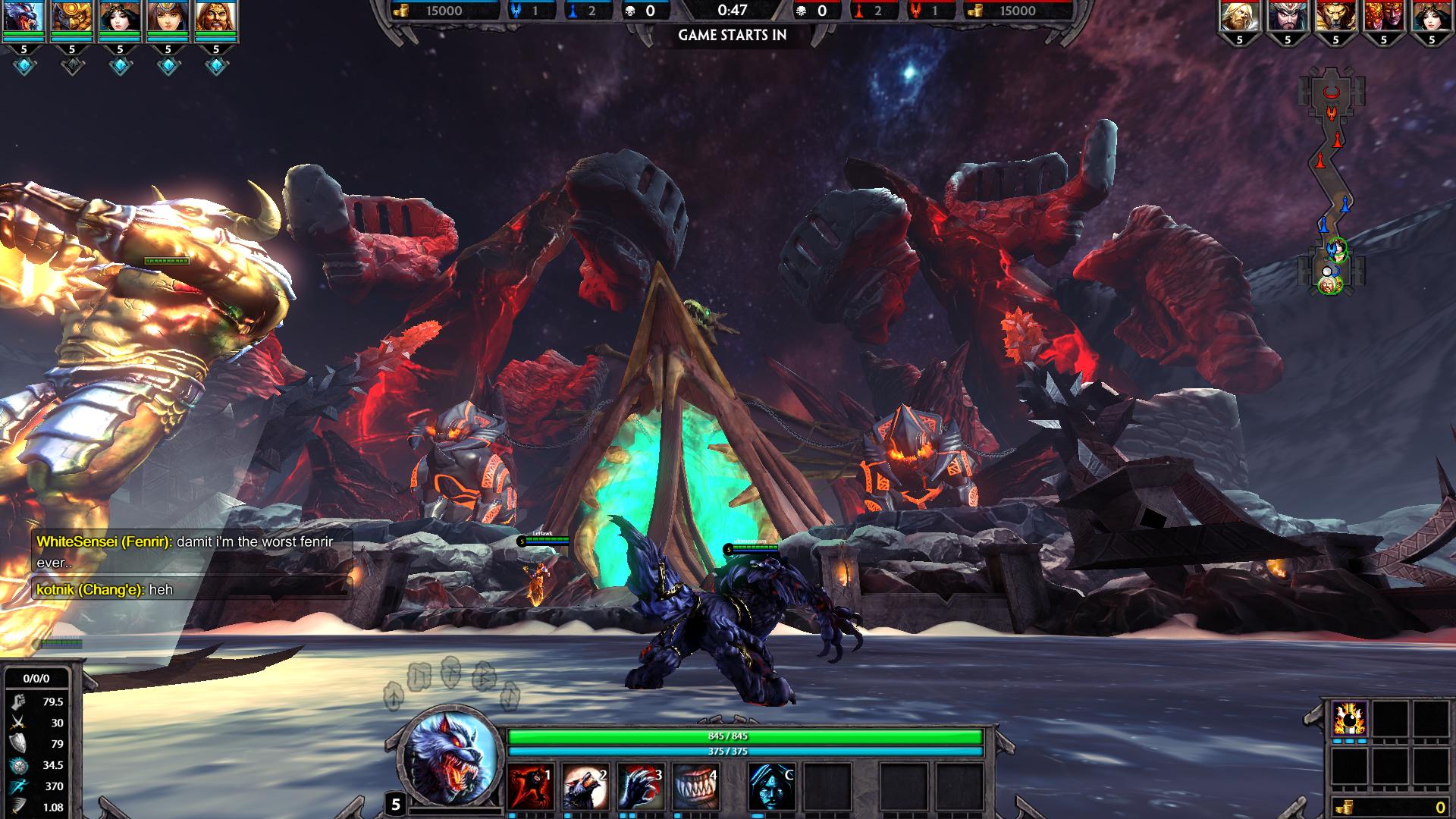1456x819 pixels.
Task: Choose the bearded golden-crowned ally portrait
Action: pyautogui.click(x=215, y=18)
